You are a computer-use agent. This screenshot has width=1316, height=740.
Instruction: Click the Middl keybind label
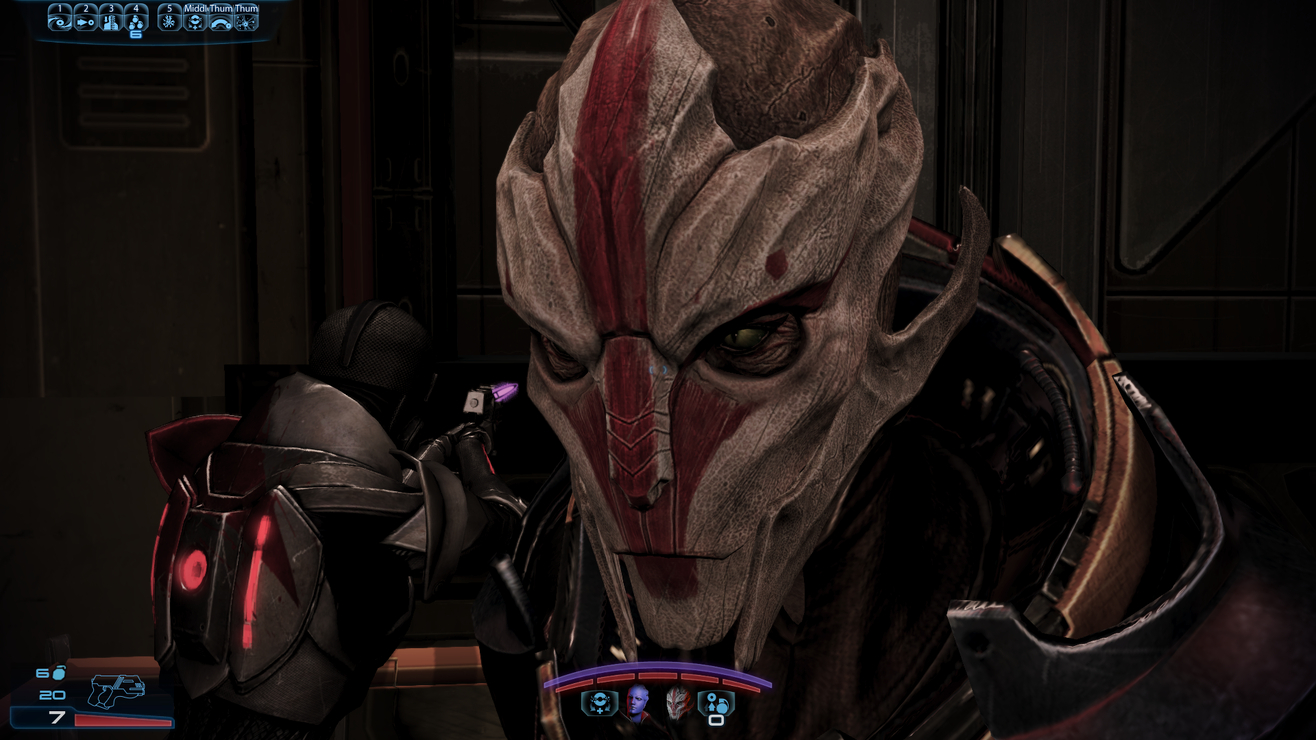[x=197, y=9]
